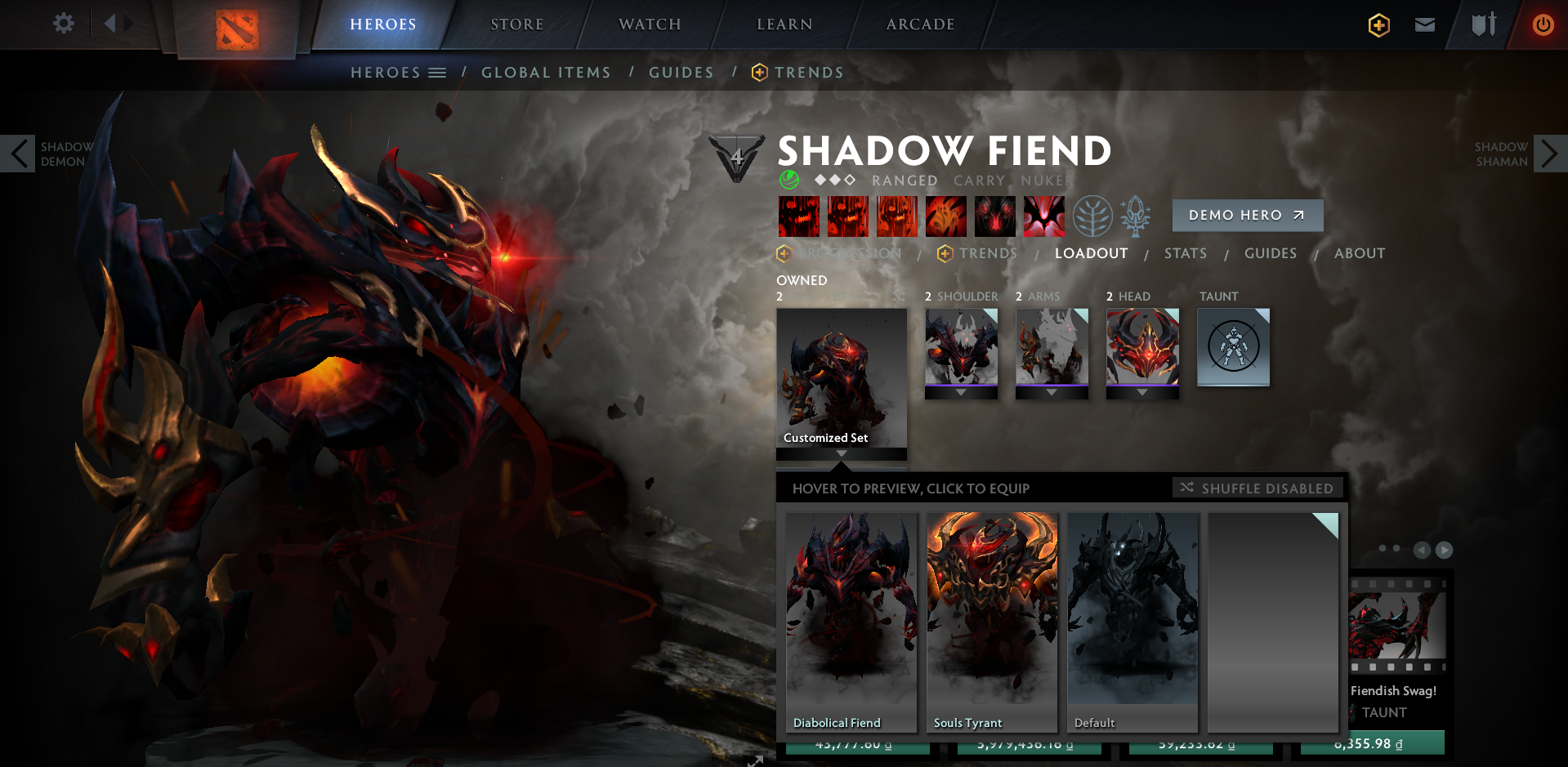
Task: Open the GLOBAL ITEMS link
Action: pyautogui.click(x=546, y=72)
